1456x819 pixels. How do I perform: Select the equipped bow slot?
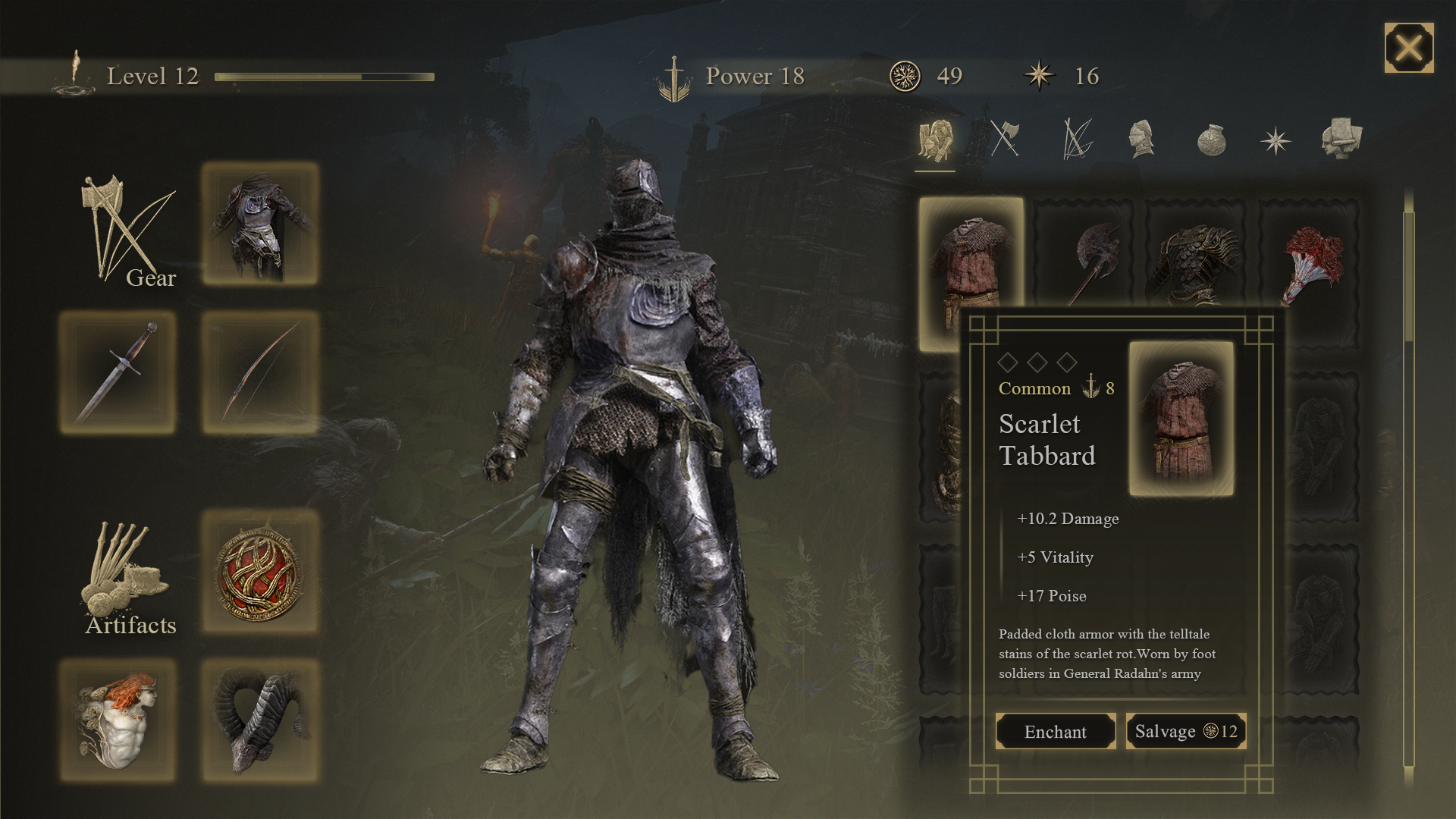coord(260,372)
